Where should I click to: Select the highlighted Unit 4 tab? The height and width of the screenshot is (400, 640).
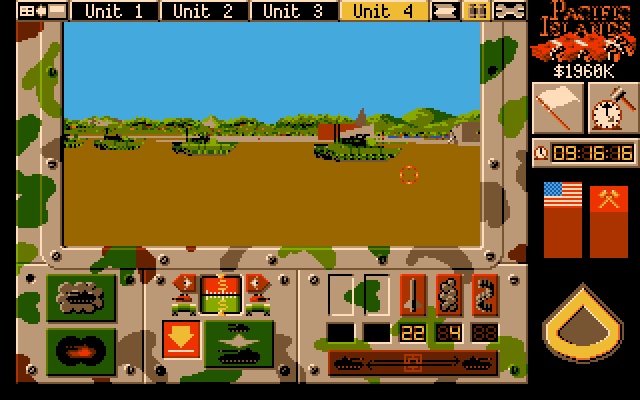tap(384, 11)
